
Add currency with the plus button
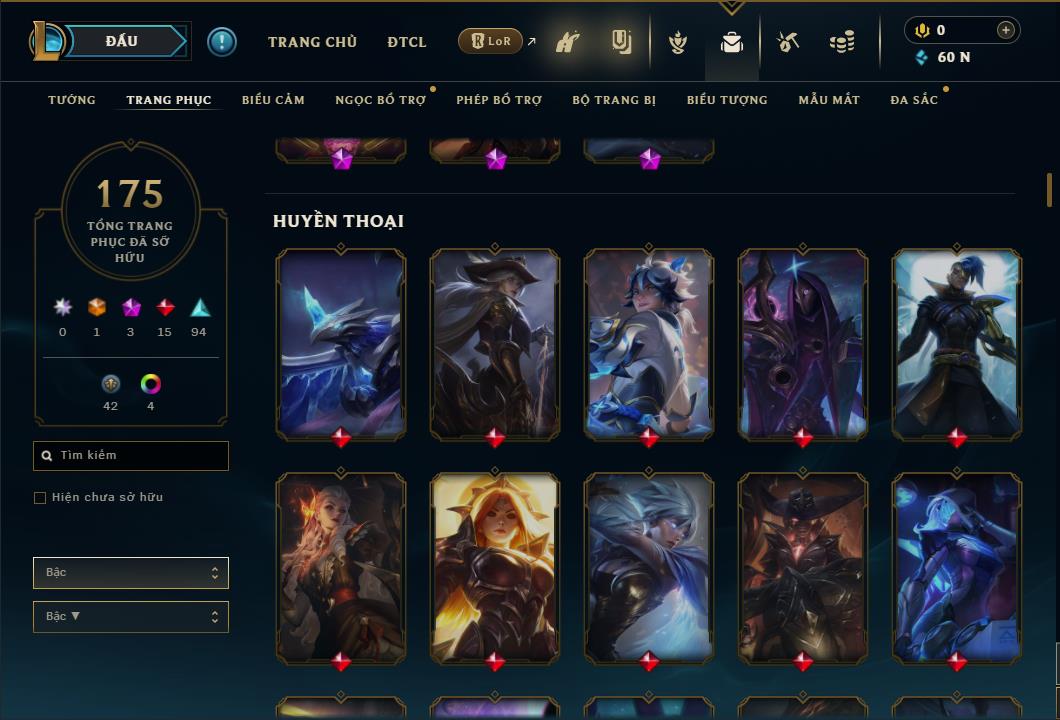pos(1006,30)
